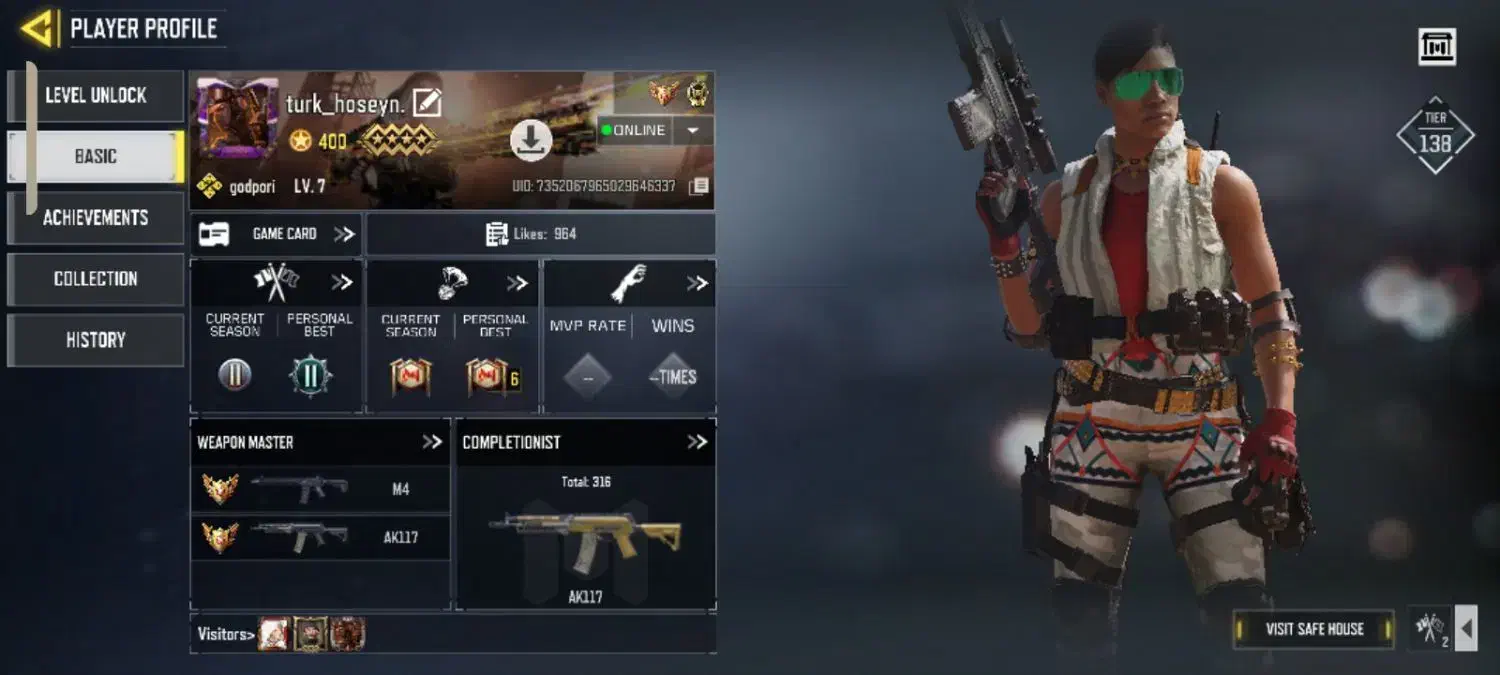Open the Completionist details
Viewport: 1500px width, 675px height.
(697, 442)
